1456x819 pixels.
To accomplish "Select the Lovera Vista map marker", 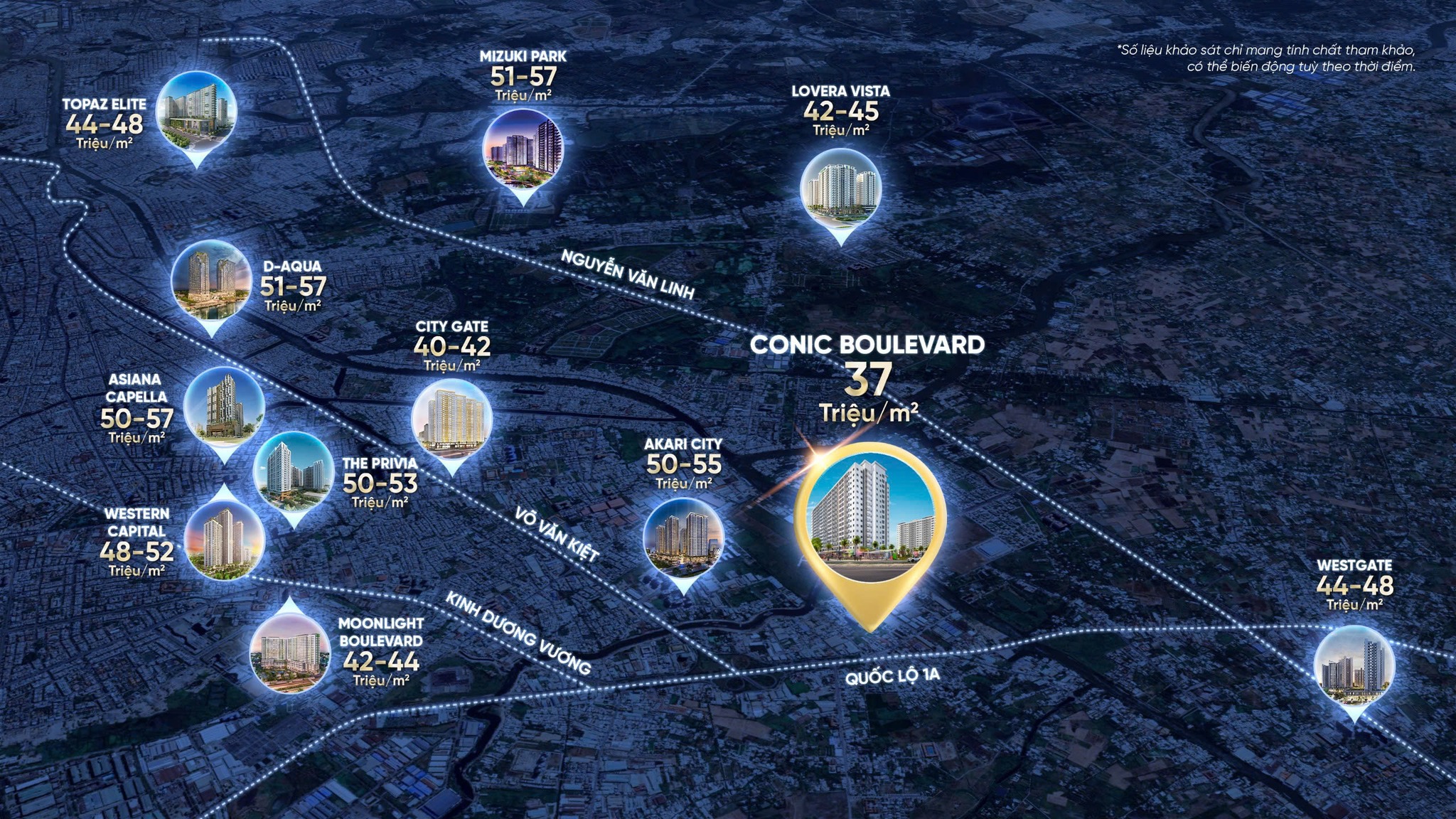I will [841, 188].
